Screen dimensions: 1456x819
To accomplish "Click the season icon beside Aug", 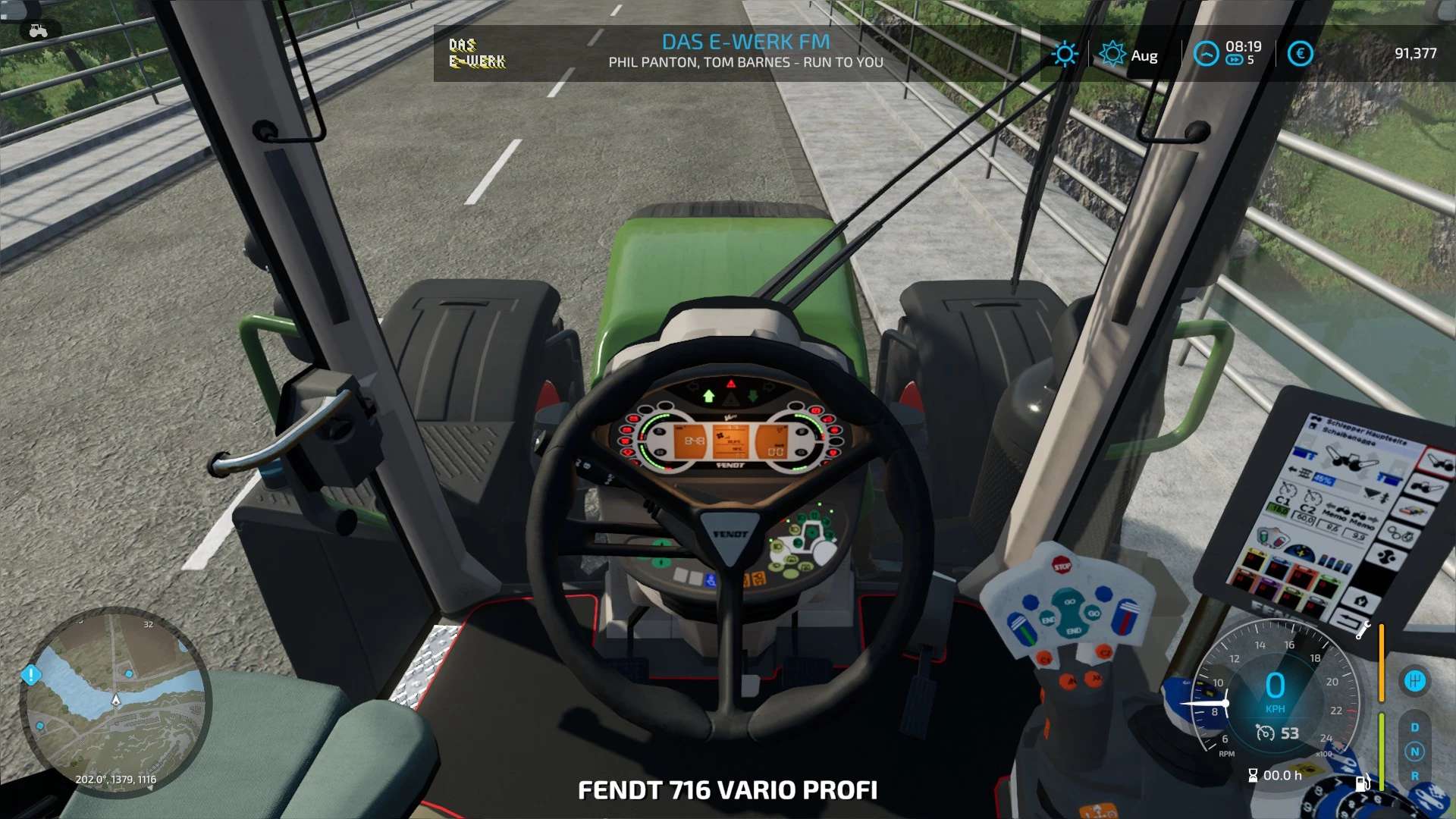I will (x=1112, y=54).
